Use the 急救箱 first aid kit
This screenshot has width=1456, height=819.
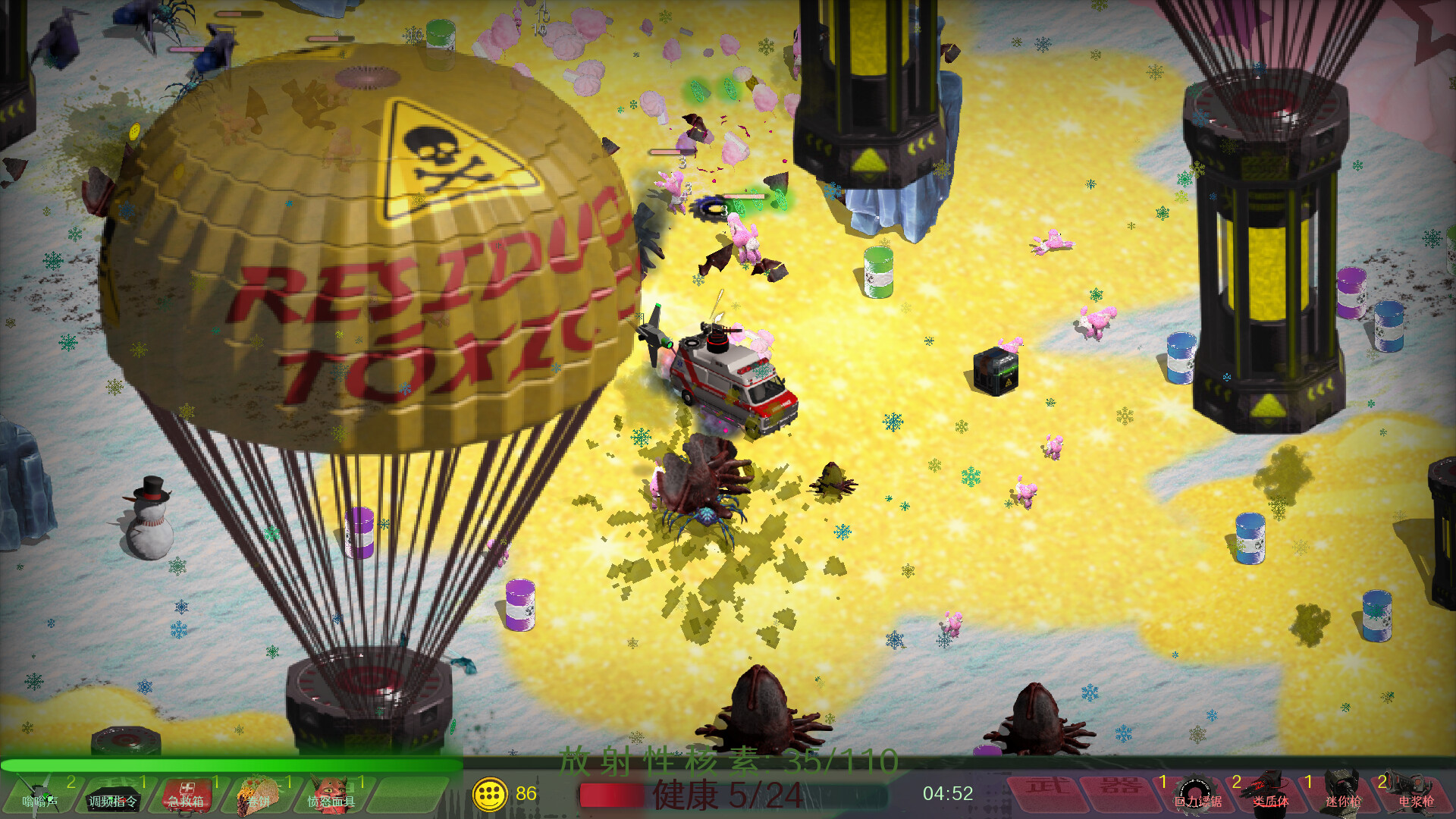tap(186, 794)
